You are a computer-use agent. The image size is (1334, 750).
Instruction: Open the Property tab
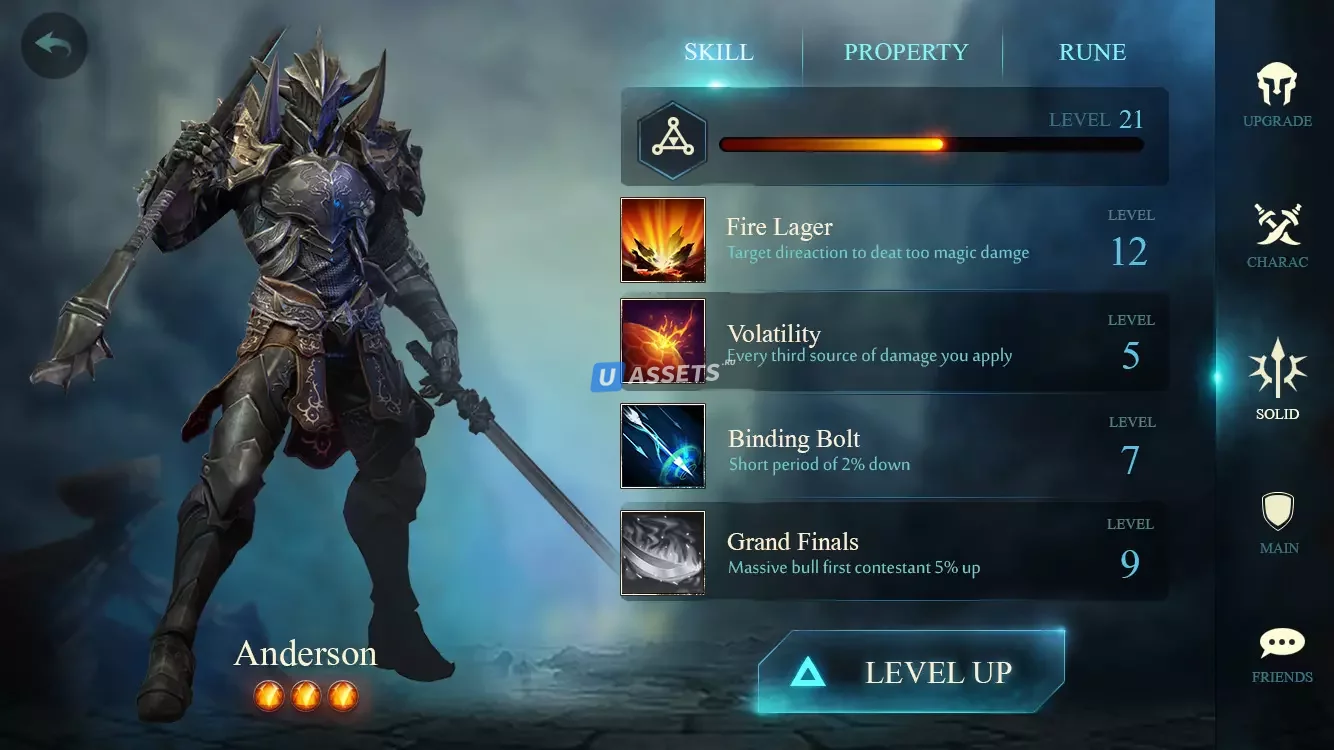(905, 52)
